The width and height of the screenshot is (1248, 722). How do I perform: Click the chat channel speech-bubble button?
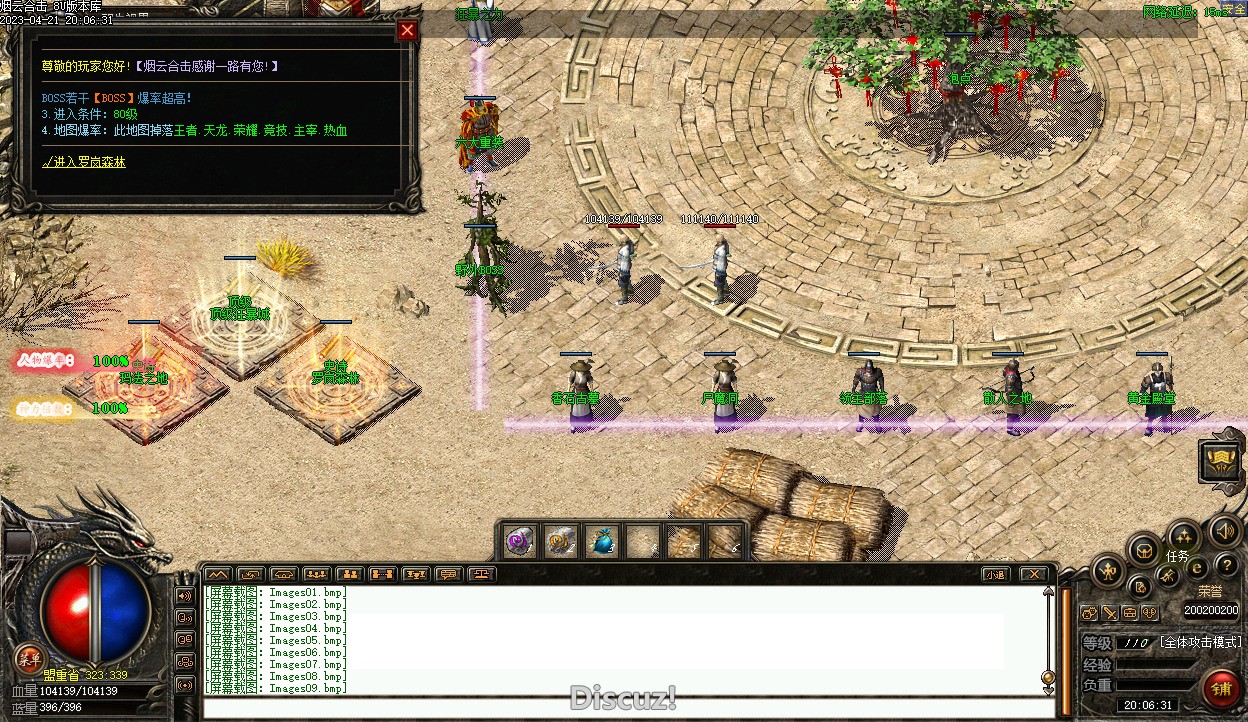click(x=449, y=574)
